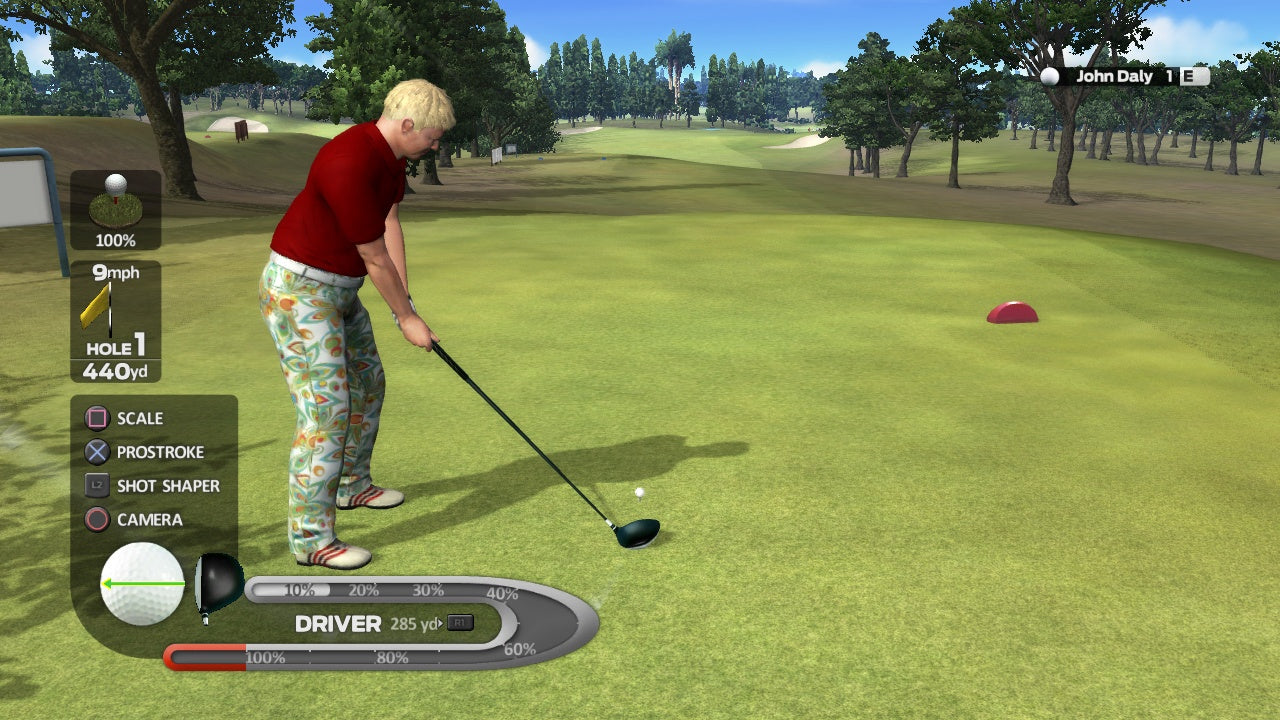Screen dimensions: 1280x720
Task: Click the ball lie 100% icon
Action: (116, 210)
